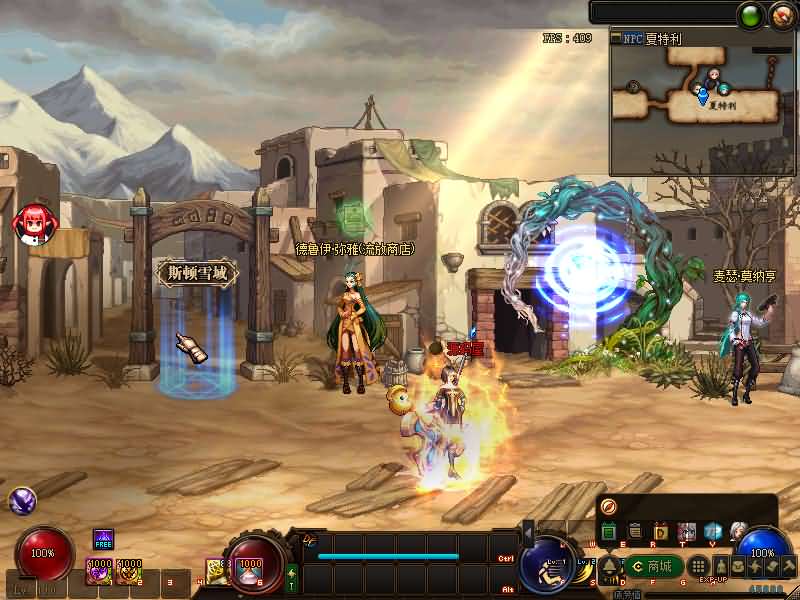800x600 pixels.
Task: Open the 商城 shop button
Action: pos(656,566)
